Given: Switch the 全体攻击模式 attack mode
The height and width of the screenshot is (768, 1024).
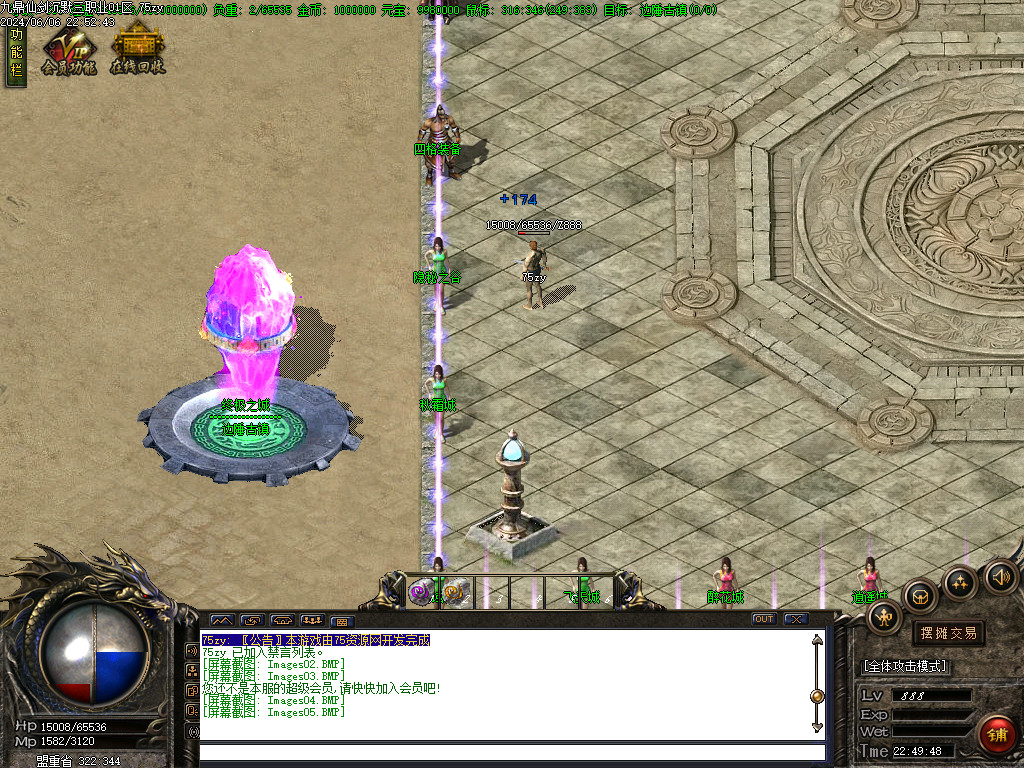Looking at the screenshot, I should pos(905,666).
